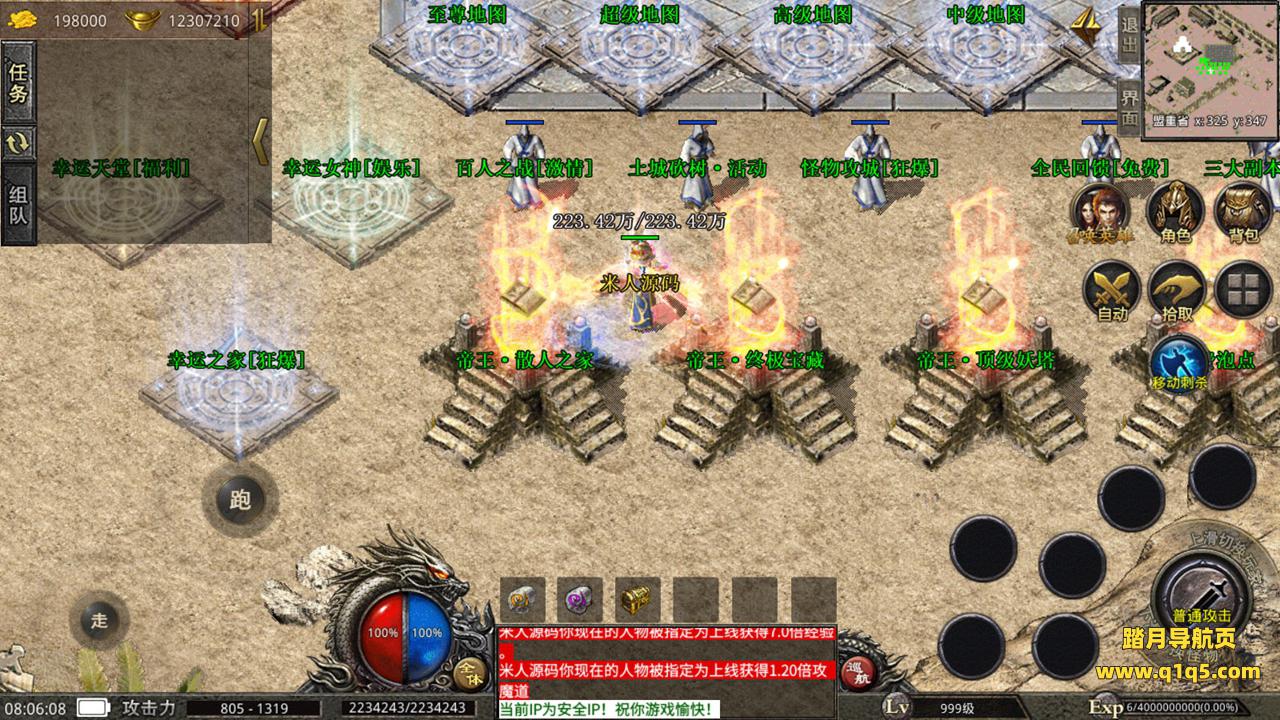Tap the 拾取 pickup button

click(1177, 291)
